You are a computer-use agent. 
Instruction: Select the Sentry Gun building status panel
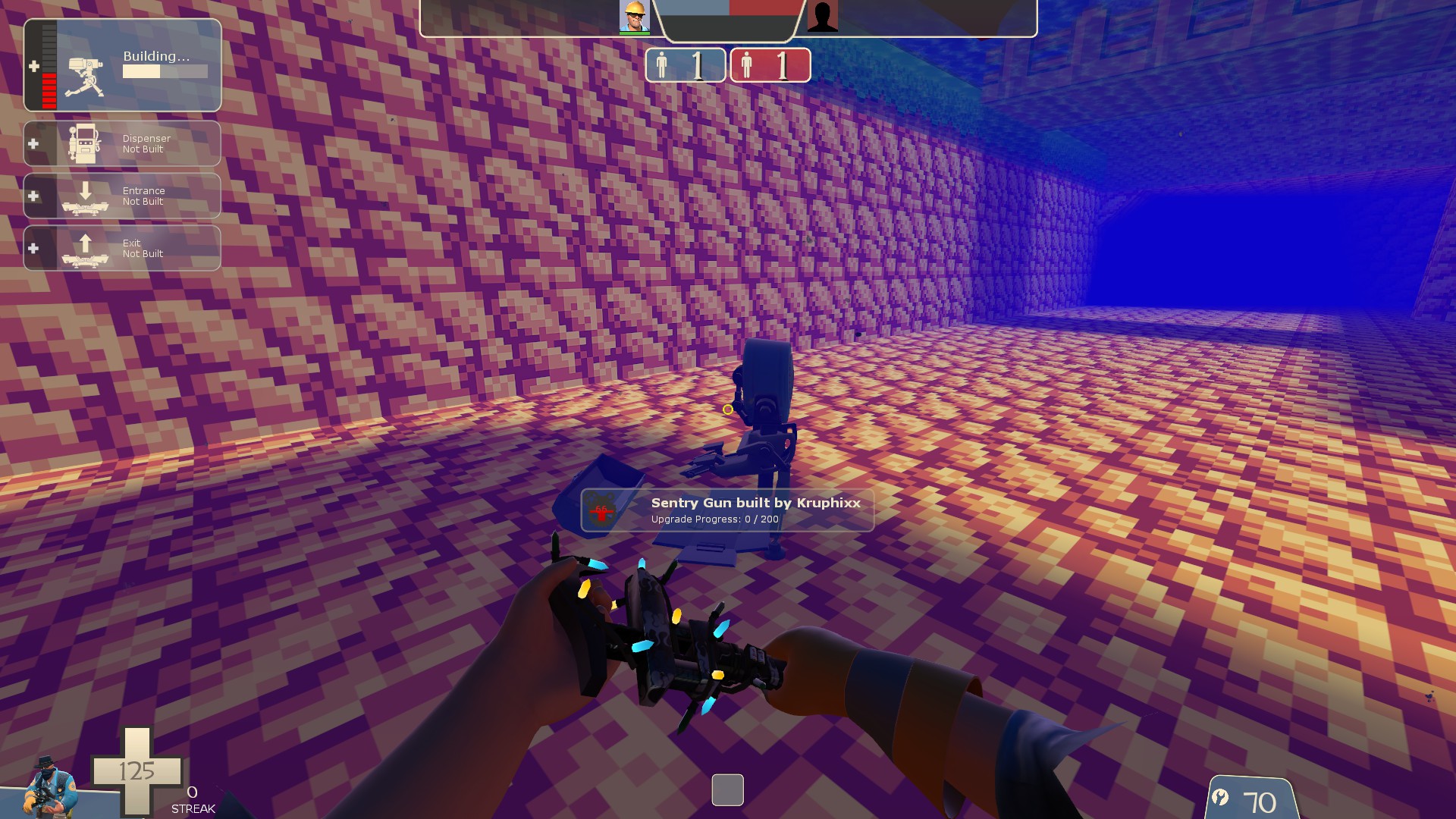pos(122,66)
